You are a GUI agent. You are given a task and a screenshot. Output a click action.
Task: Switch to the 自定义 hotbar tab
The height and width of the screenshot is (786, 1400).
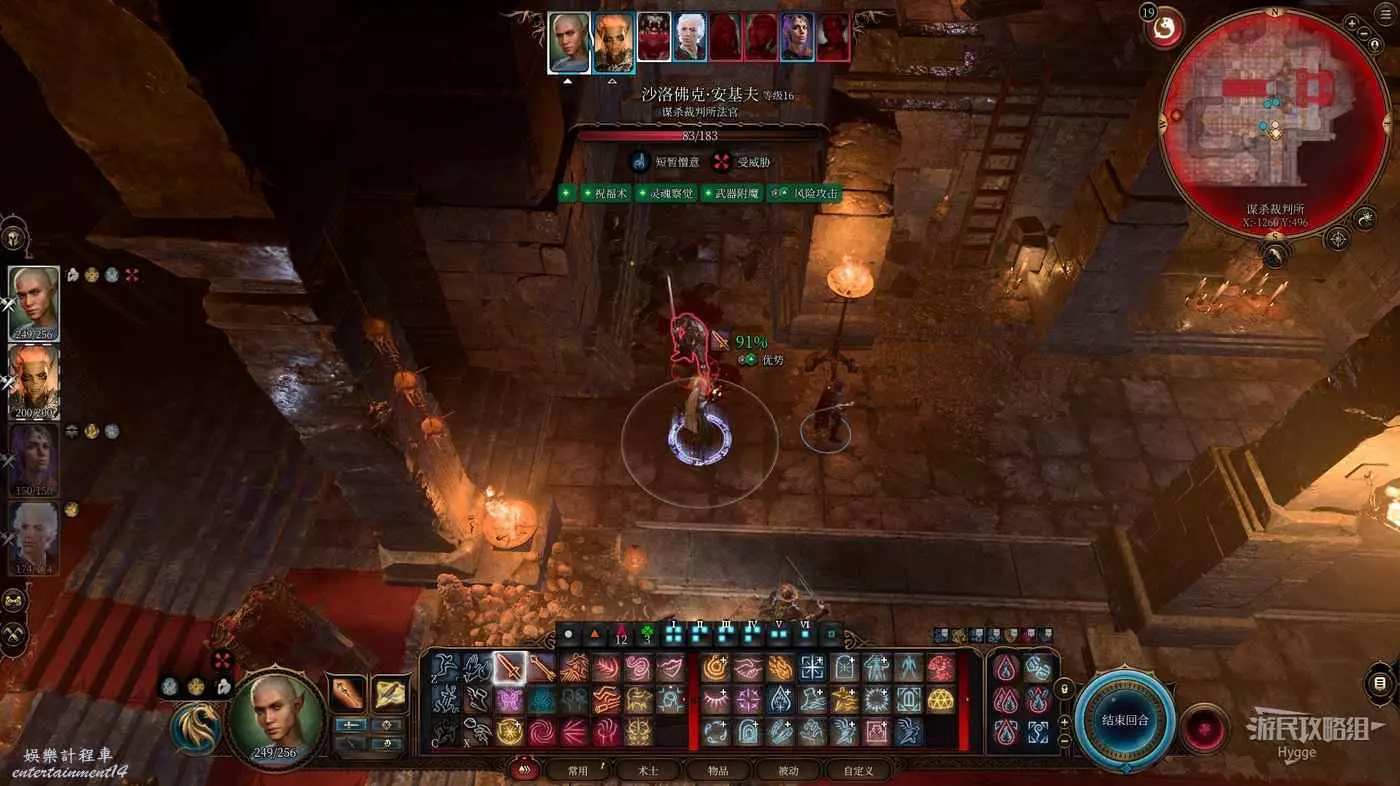tap(858, 771)
